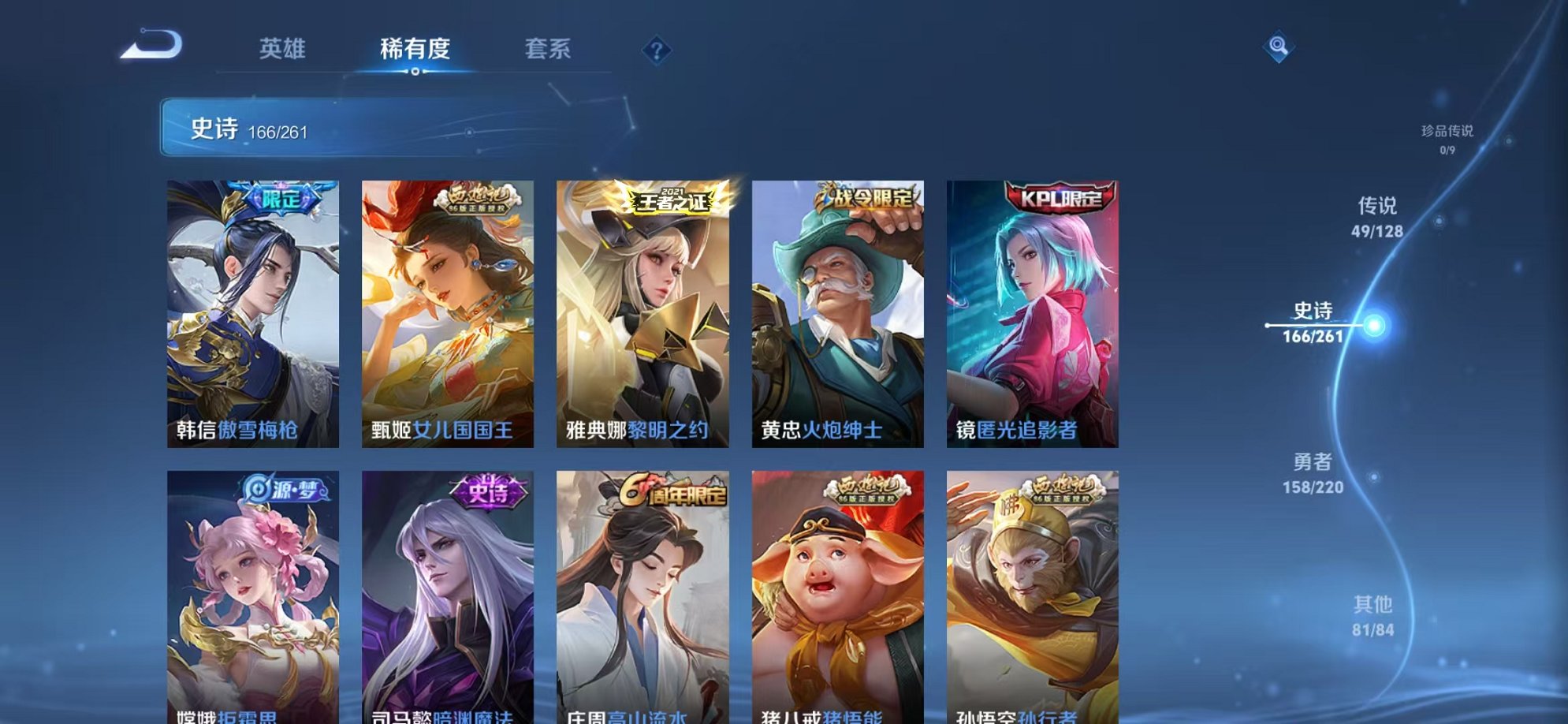Click the 2021王者之证 badge on 雅典娜's card
This screenshot has width=1568, height=724.
click(672, 200)
